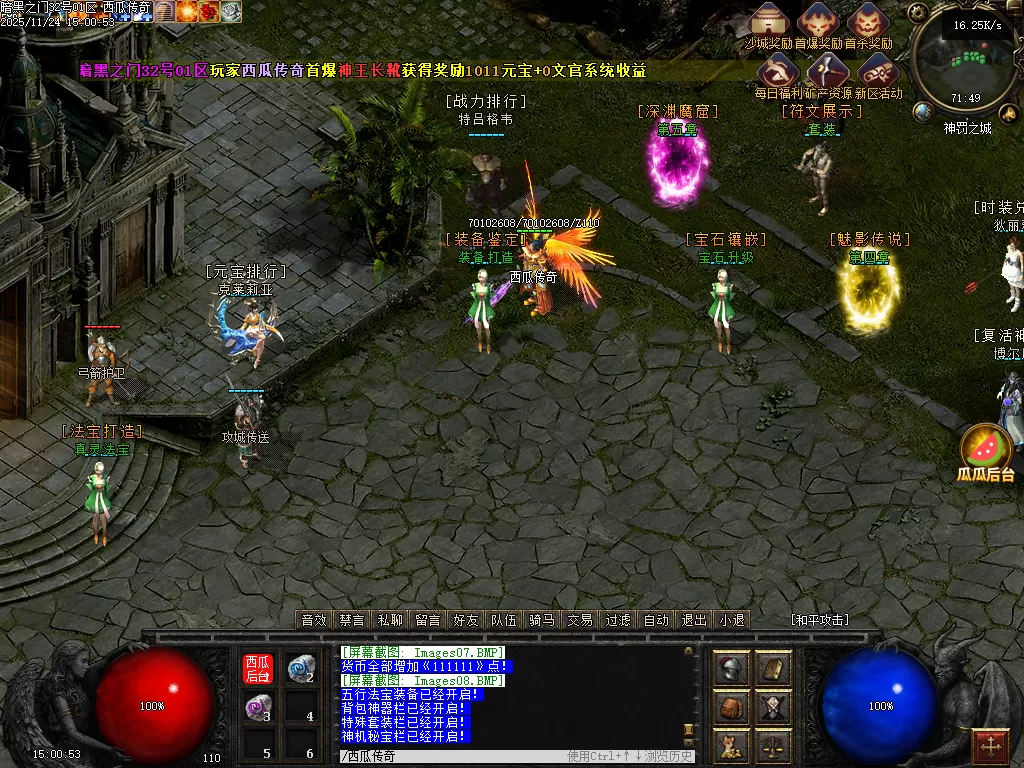Toggle the 和平攻击 attack mode label

[x=820, y=620]
